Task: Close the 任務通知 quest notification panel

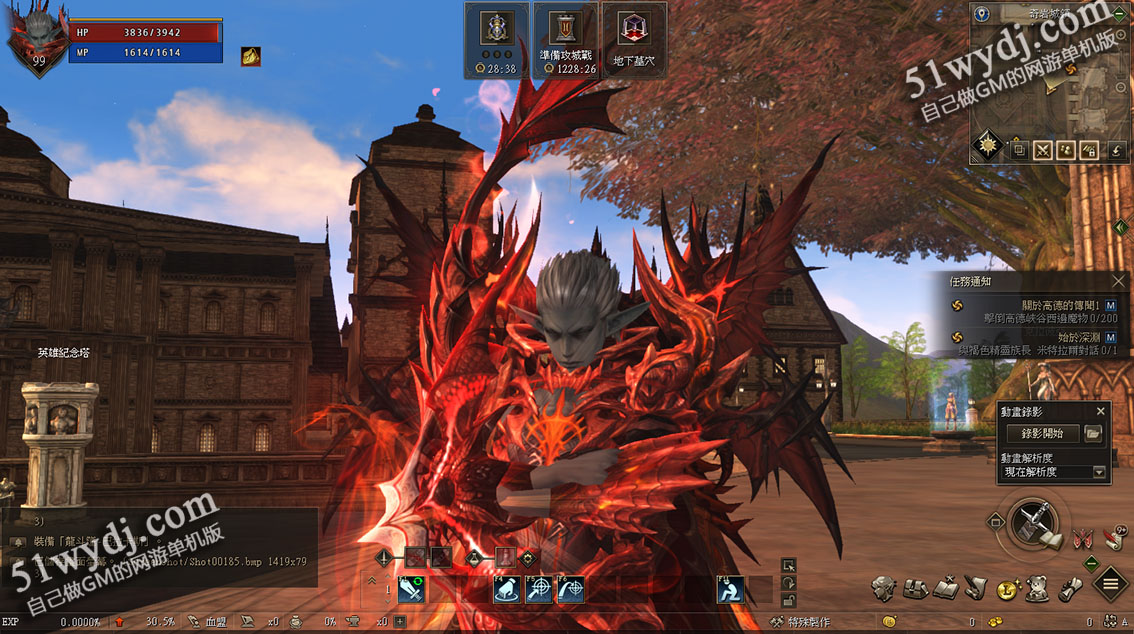Action: (x=1118, y=282)
